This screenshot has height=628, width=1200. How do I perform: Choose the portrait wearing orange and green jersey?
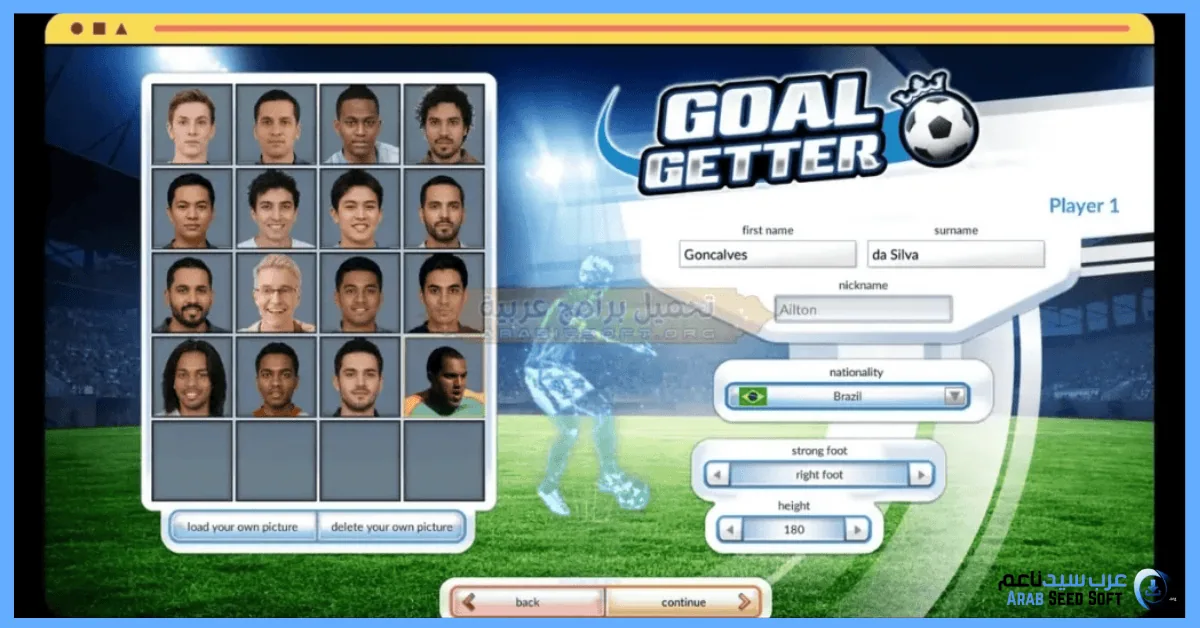tap(444, 377)
